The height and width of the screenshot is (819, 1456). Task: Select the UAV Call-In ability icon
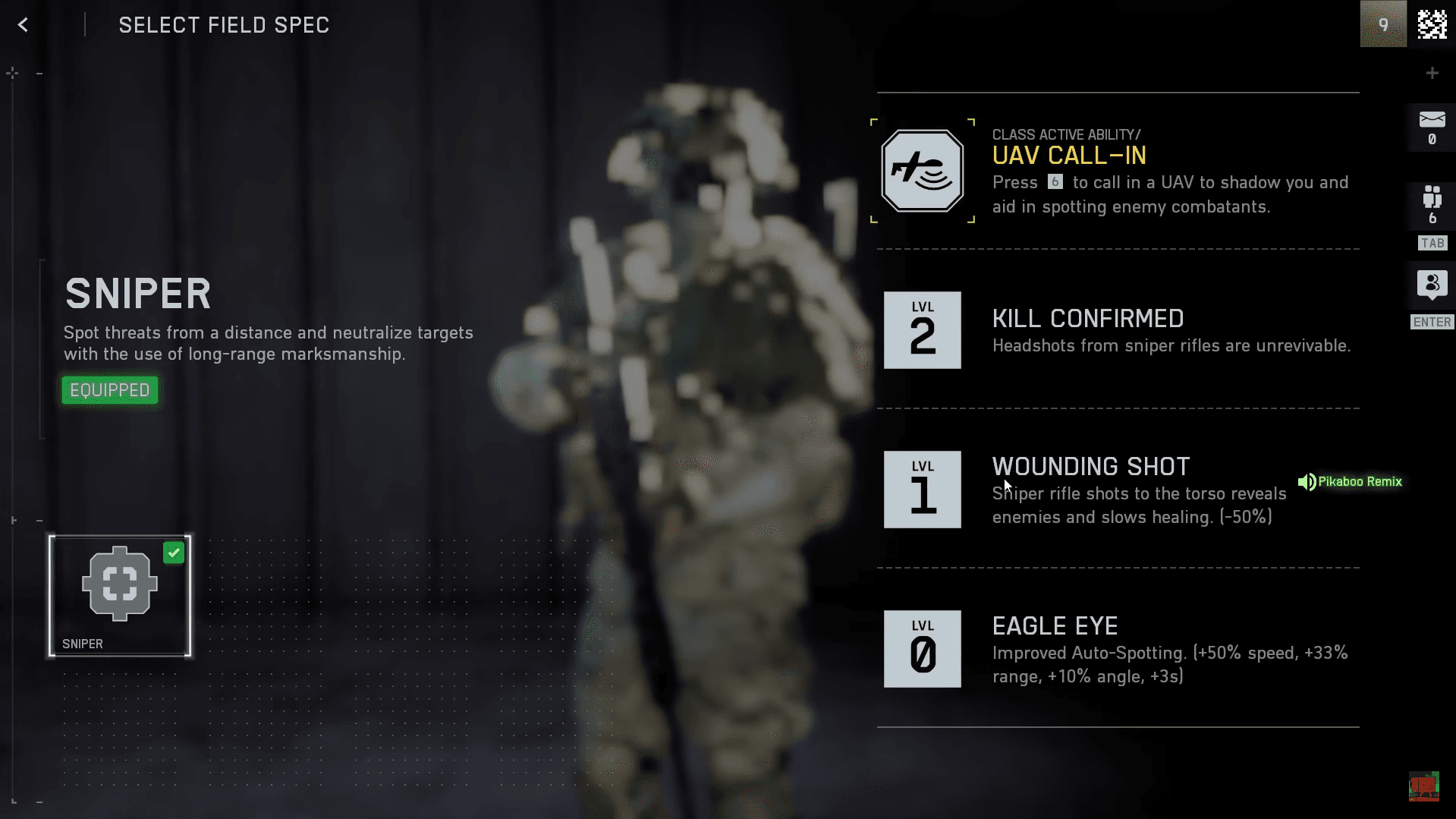point(922,171)
